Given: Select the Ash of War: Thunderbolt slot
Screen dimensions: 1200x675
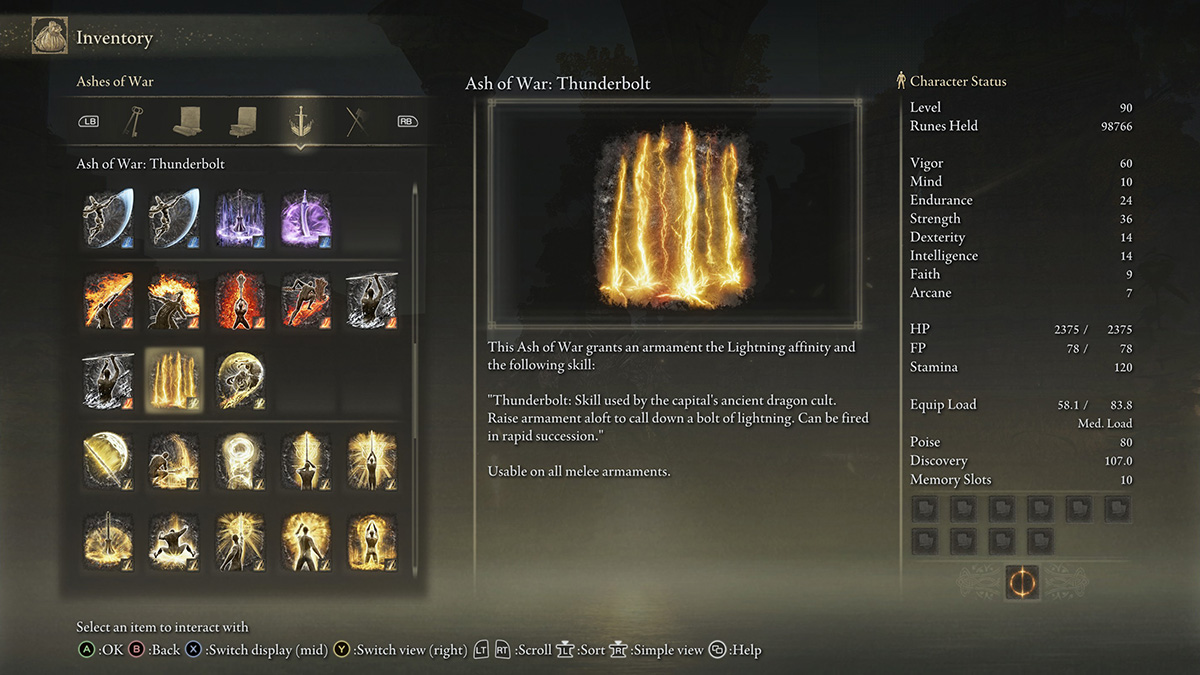Looking at the screenshot, I should pyautogui.click(x=174, y=381).
